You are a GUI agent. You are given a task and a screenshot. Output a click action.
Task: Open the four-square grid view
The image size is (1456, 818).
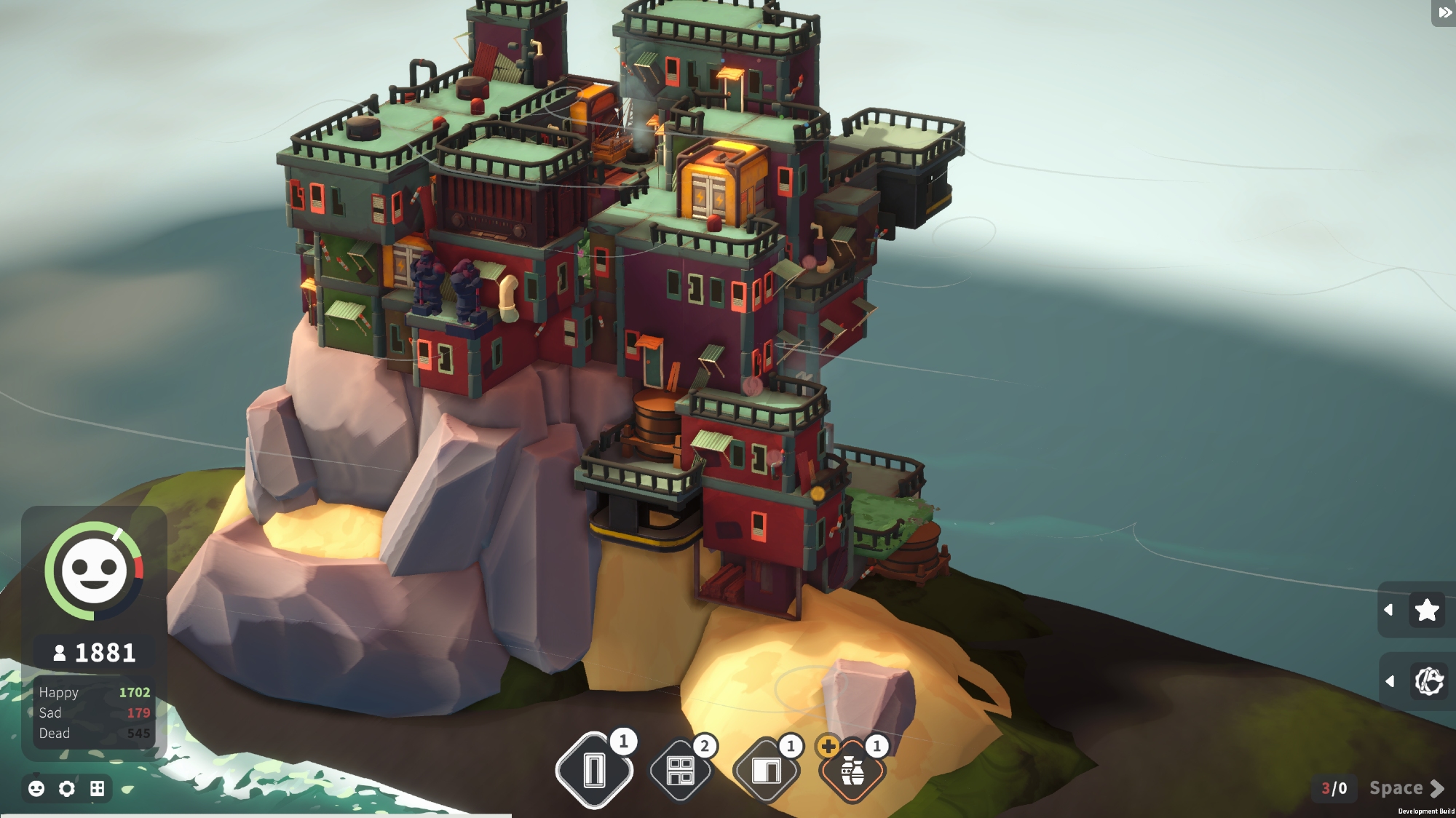click(98, 788)
